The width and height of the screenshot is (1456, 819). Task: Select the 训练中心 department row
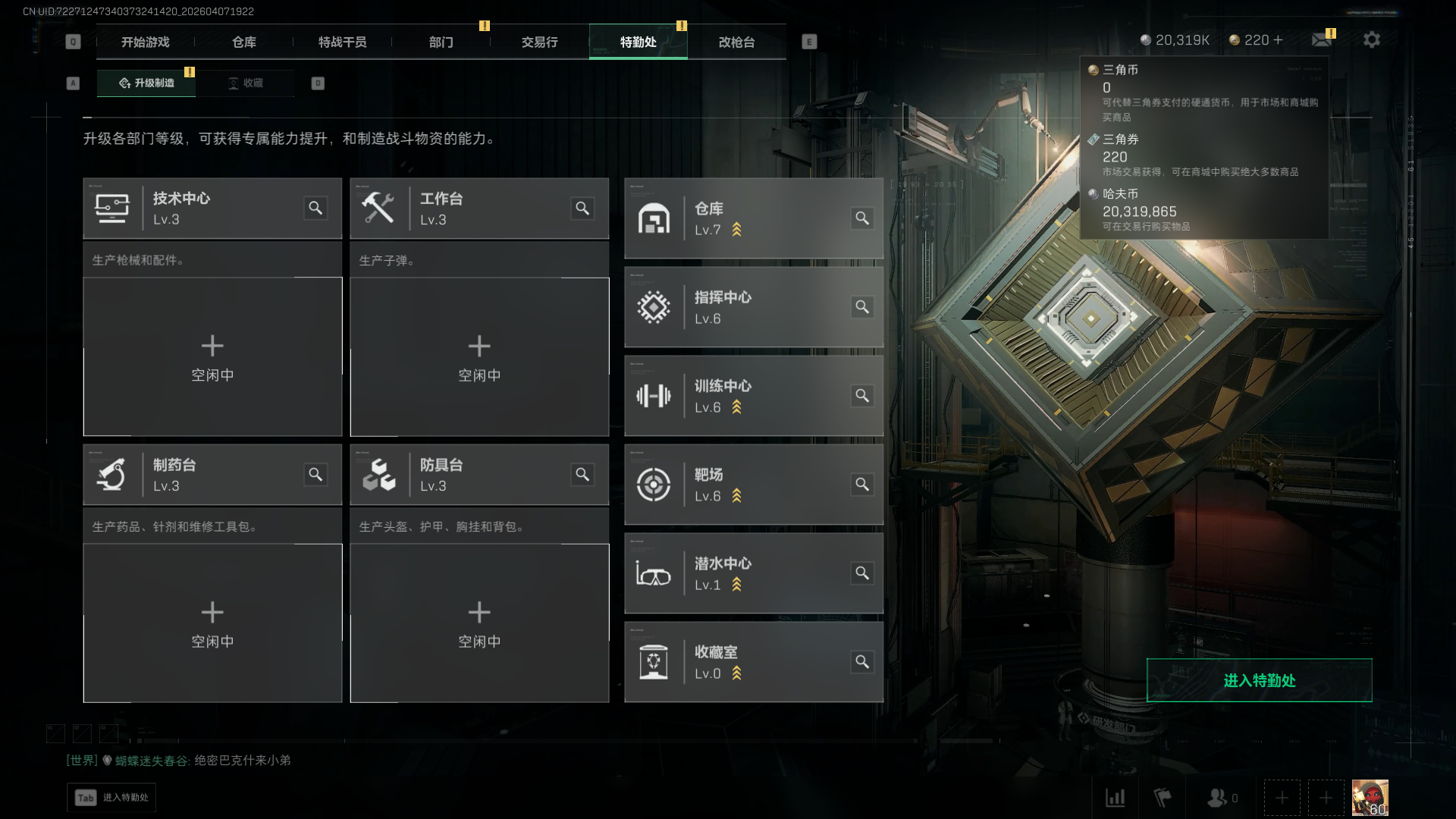(753, 396)
